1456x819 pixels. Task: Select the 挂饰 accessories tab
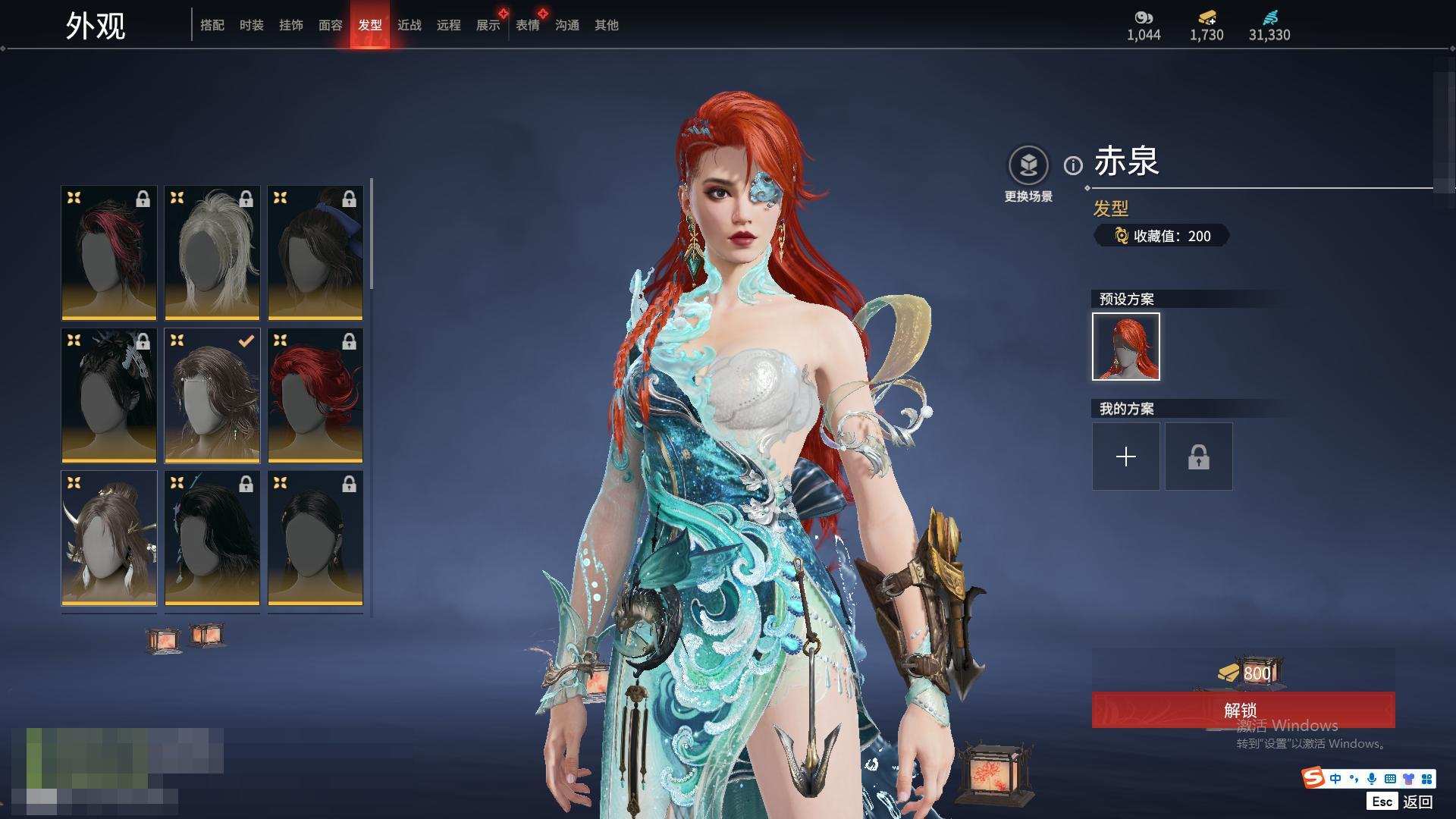291,25
